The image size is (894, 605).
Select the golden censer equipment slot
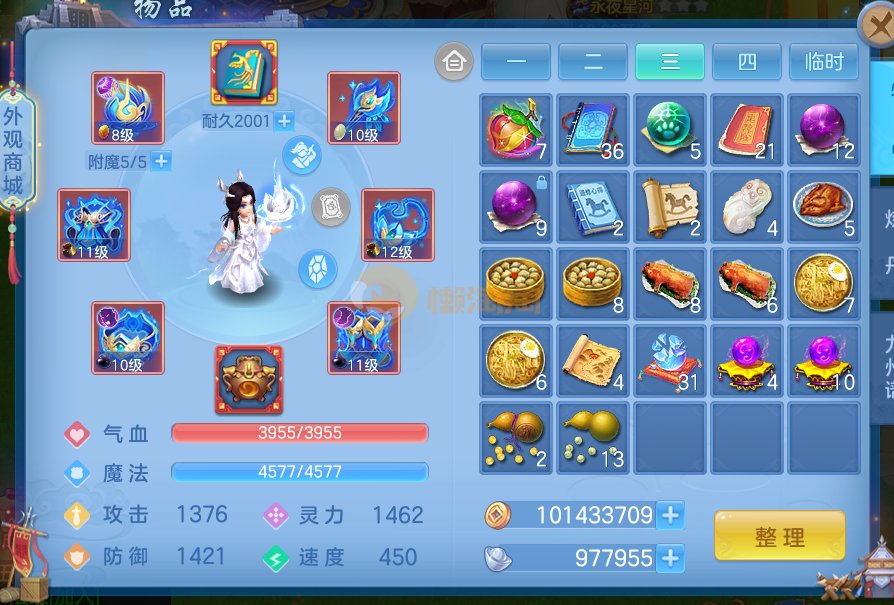point(249,379)
